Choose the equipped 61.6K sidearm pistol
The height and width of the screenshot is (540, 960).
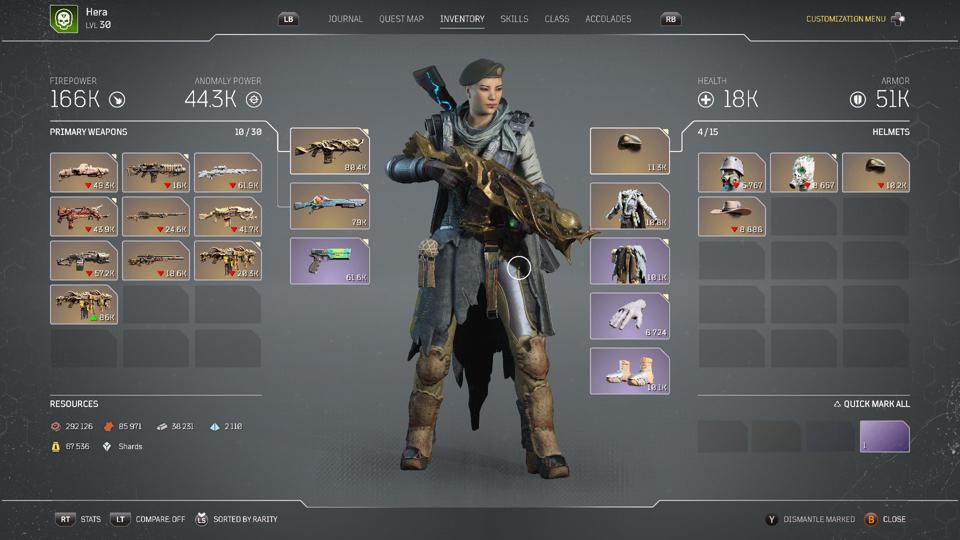[x=330, y=261]
